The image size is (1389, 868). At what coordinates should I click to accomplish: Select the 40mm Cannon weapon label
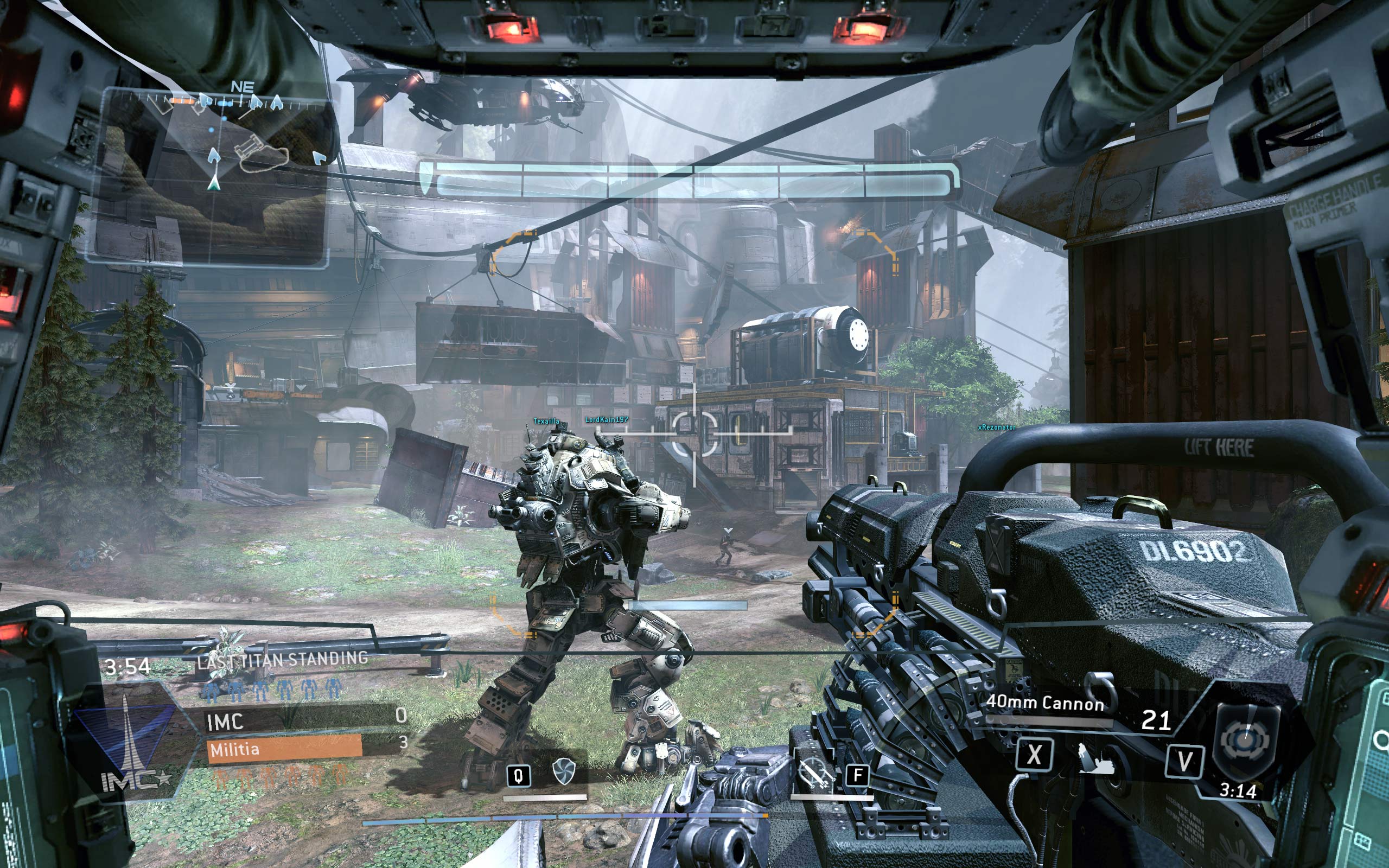click(x=1044, y=703)
